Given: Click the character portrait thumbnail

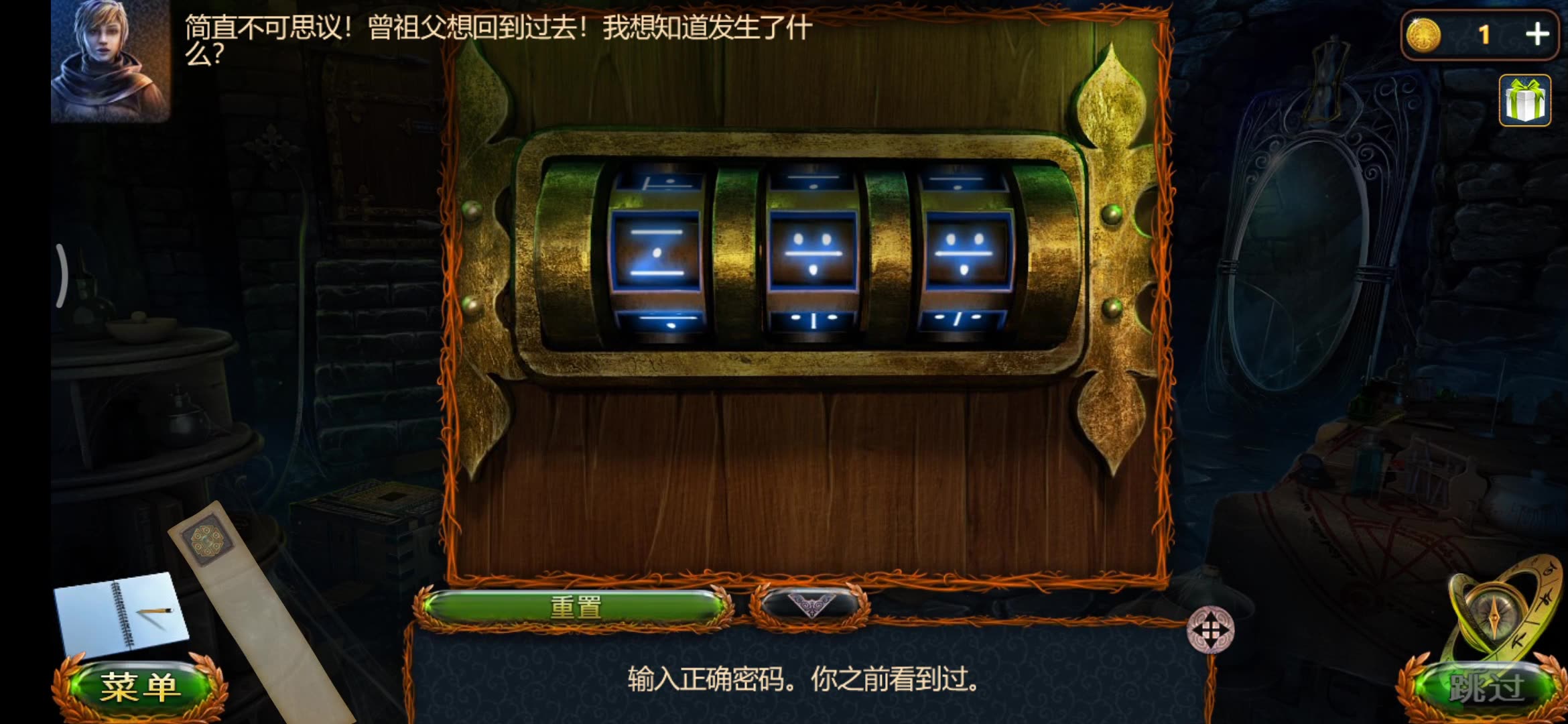Looking at the screenshot, I should (111, 60).
